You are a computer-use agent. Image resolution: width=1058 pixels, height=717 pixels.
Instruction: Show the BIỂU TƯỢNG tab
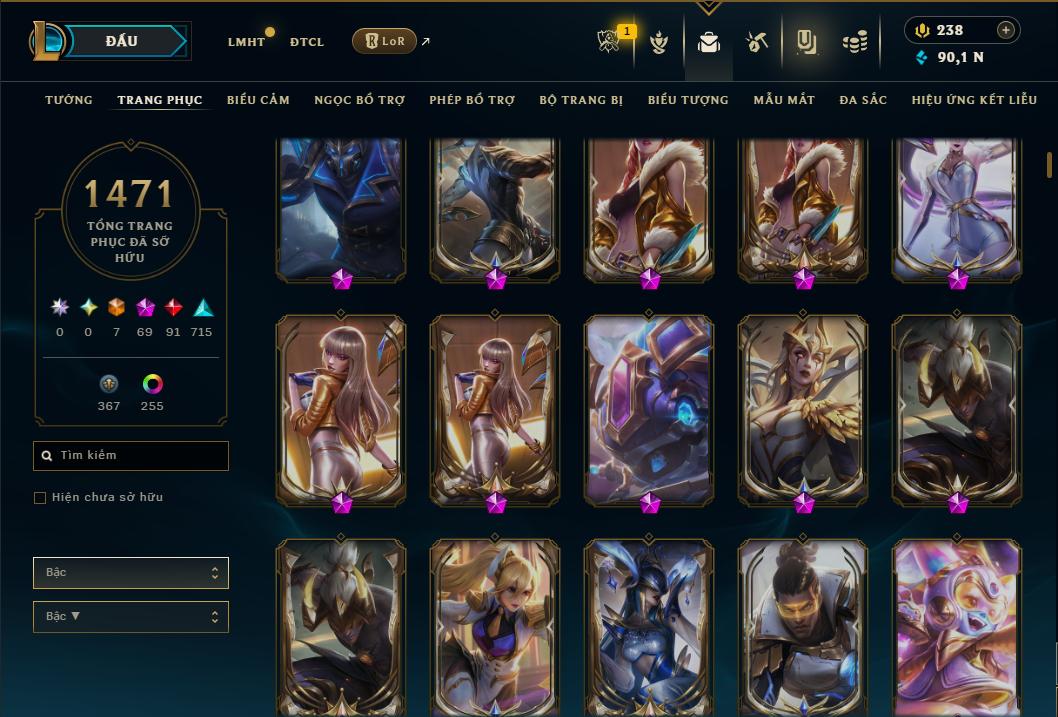(688, 100)
